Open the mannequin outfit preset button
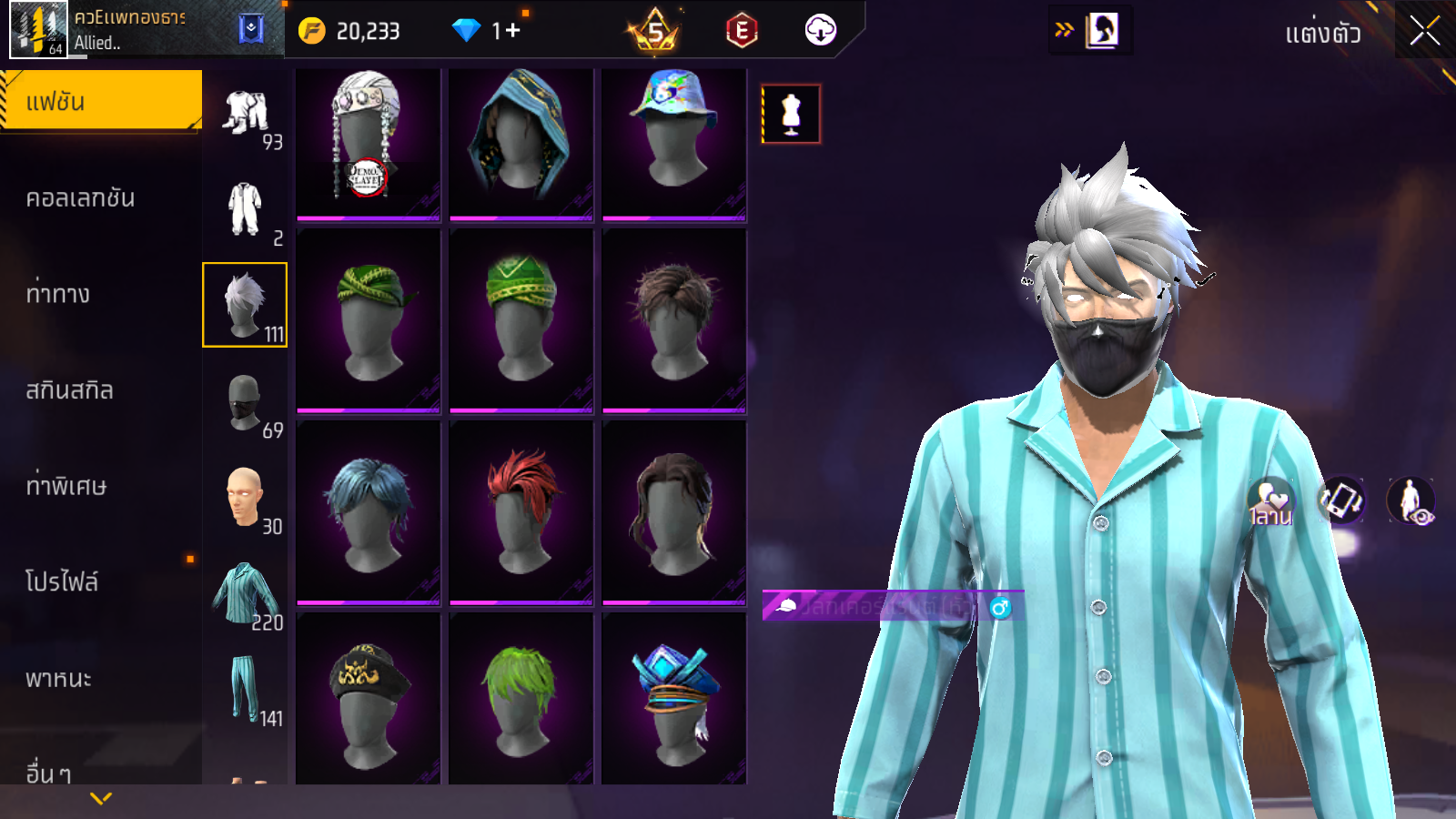 [791, 115]
